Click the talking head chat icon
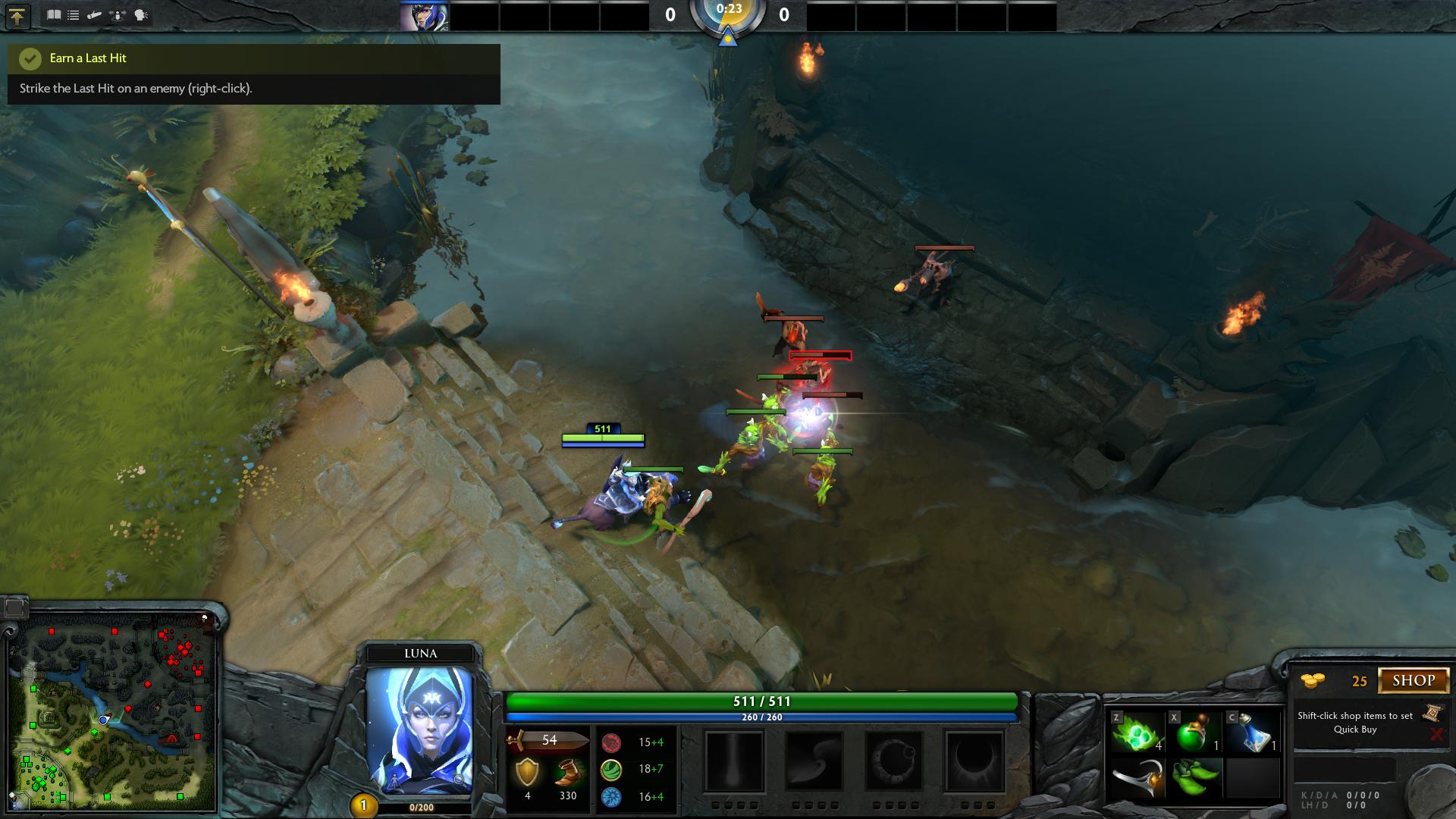Screen dimensions: 1456x819 coord(141,15)
